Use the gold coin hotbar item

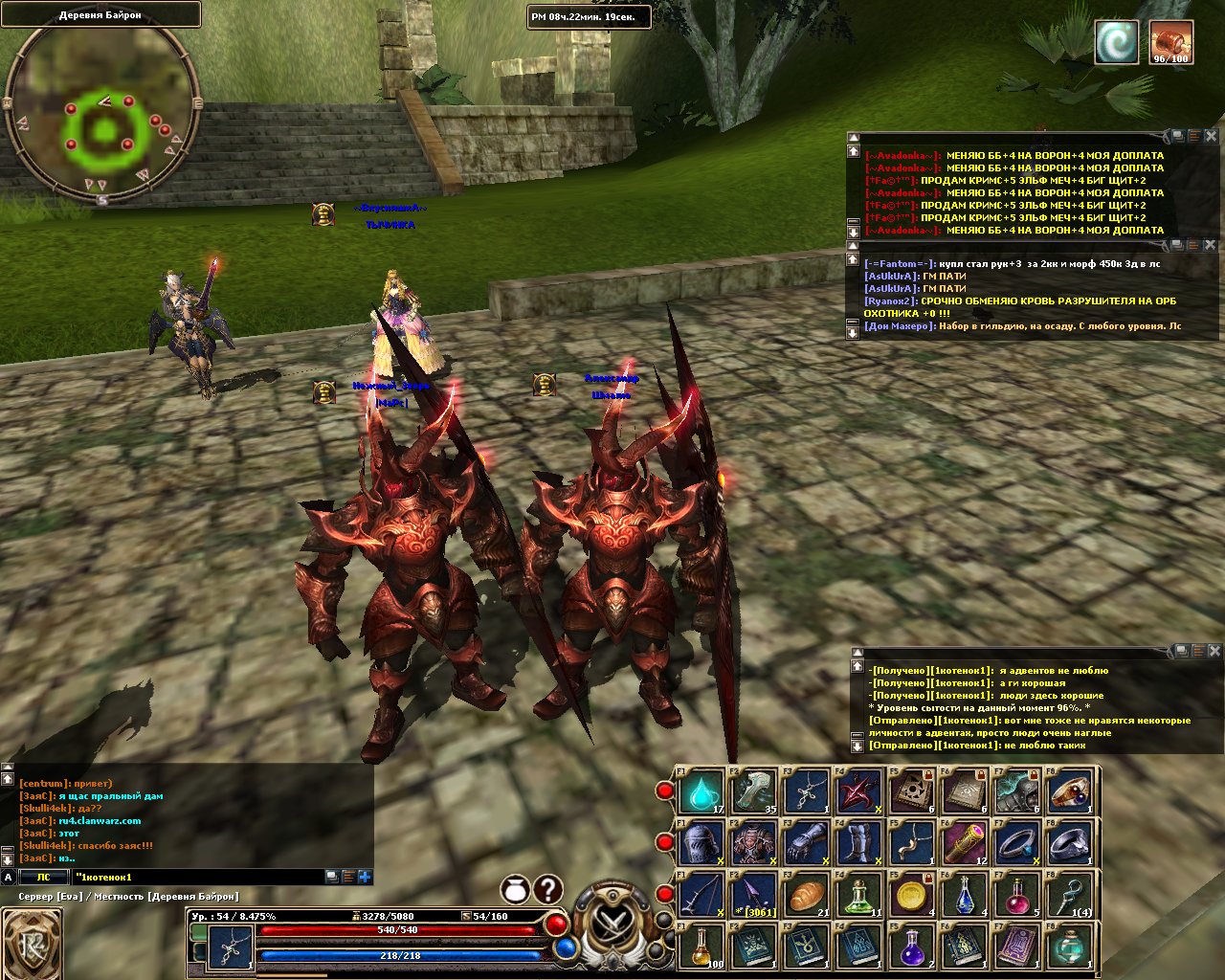pos(912,897)
